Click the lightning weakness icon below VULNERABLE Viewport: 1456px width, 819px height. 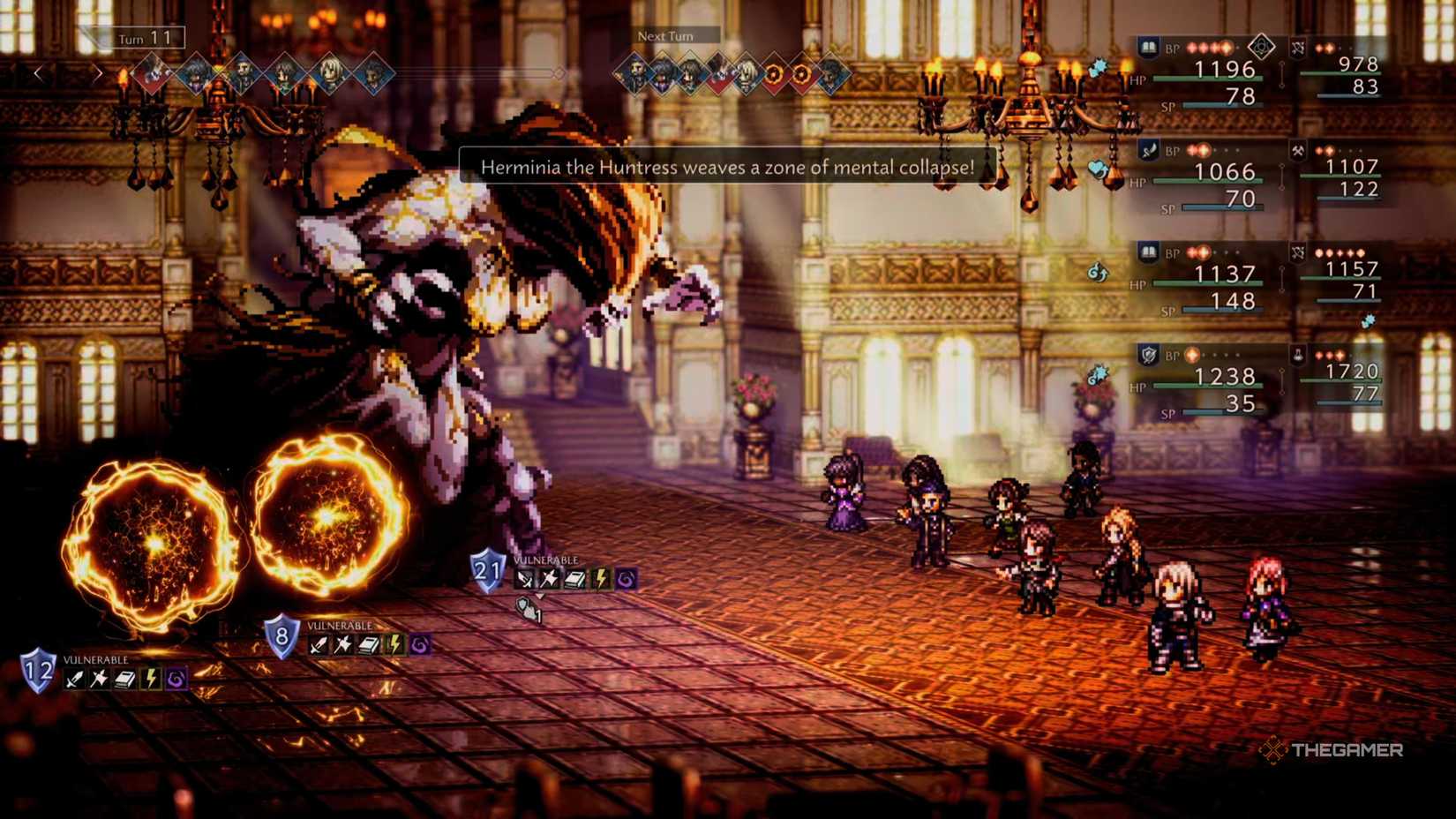(x=151, y=678)
